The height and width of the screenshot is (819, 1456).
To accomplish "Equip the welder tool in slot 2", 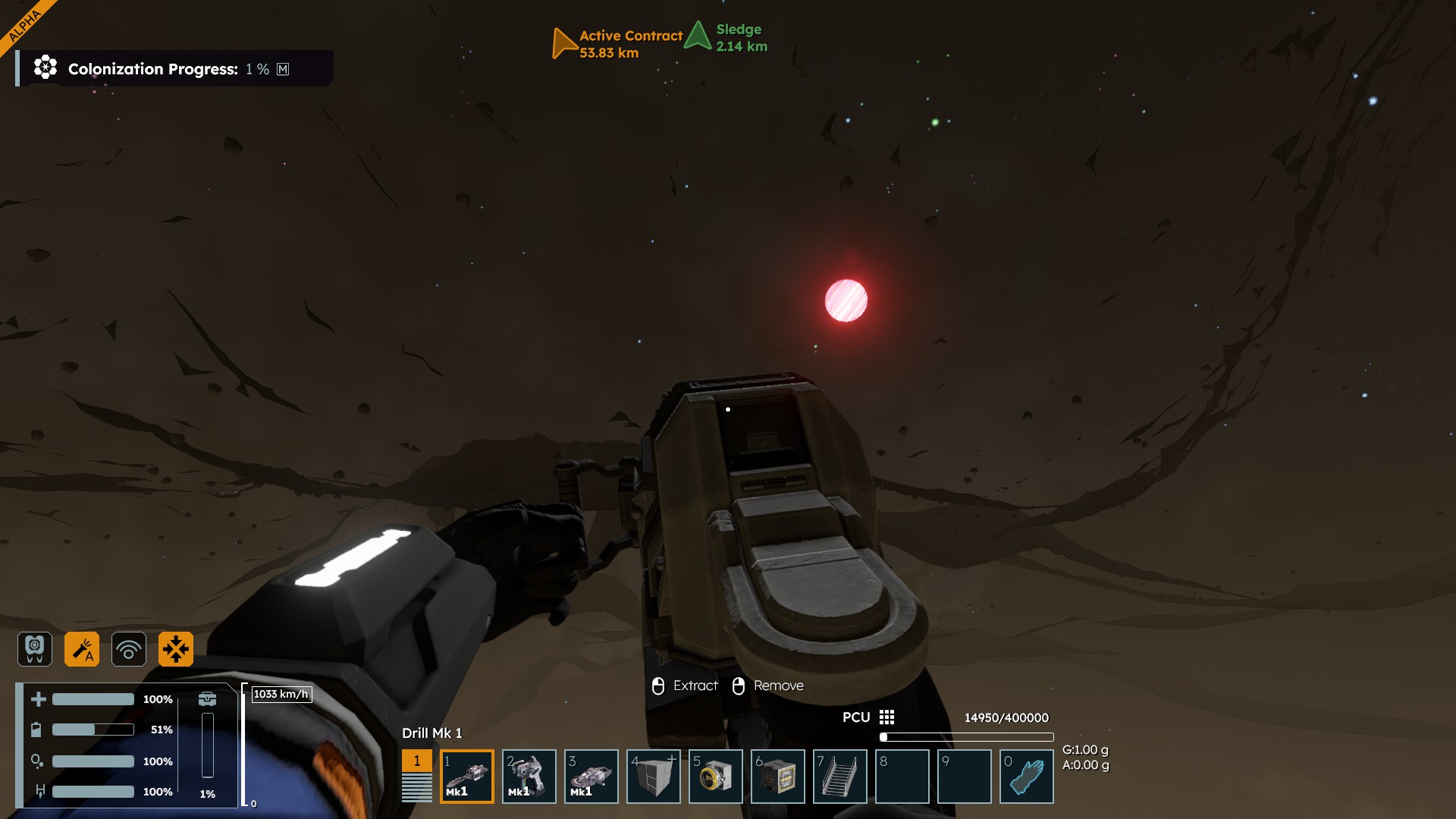I will pos(529,776).
